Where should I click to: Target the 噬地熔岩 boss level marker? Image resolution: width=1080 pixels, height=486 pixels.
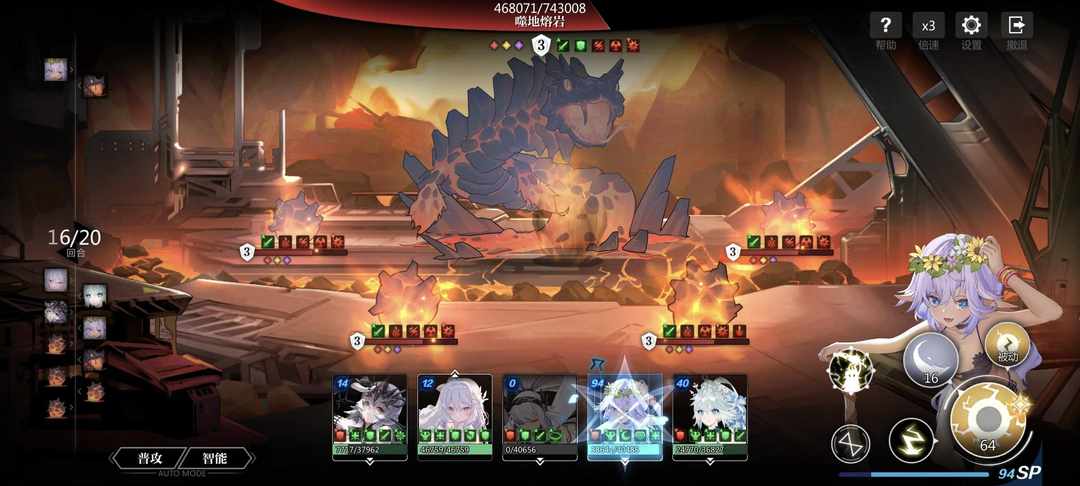pyautogui.click(x=541, y=45)
